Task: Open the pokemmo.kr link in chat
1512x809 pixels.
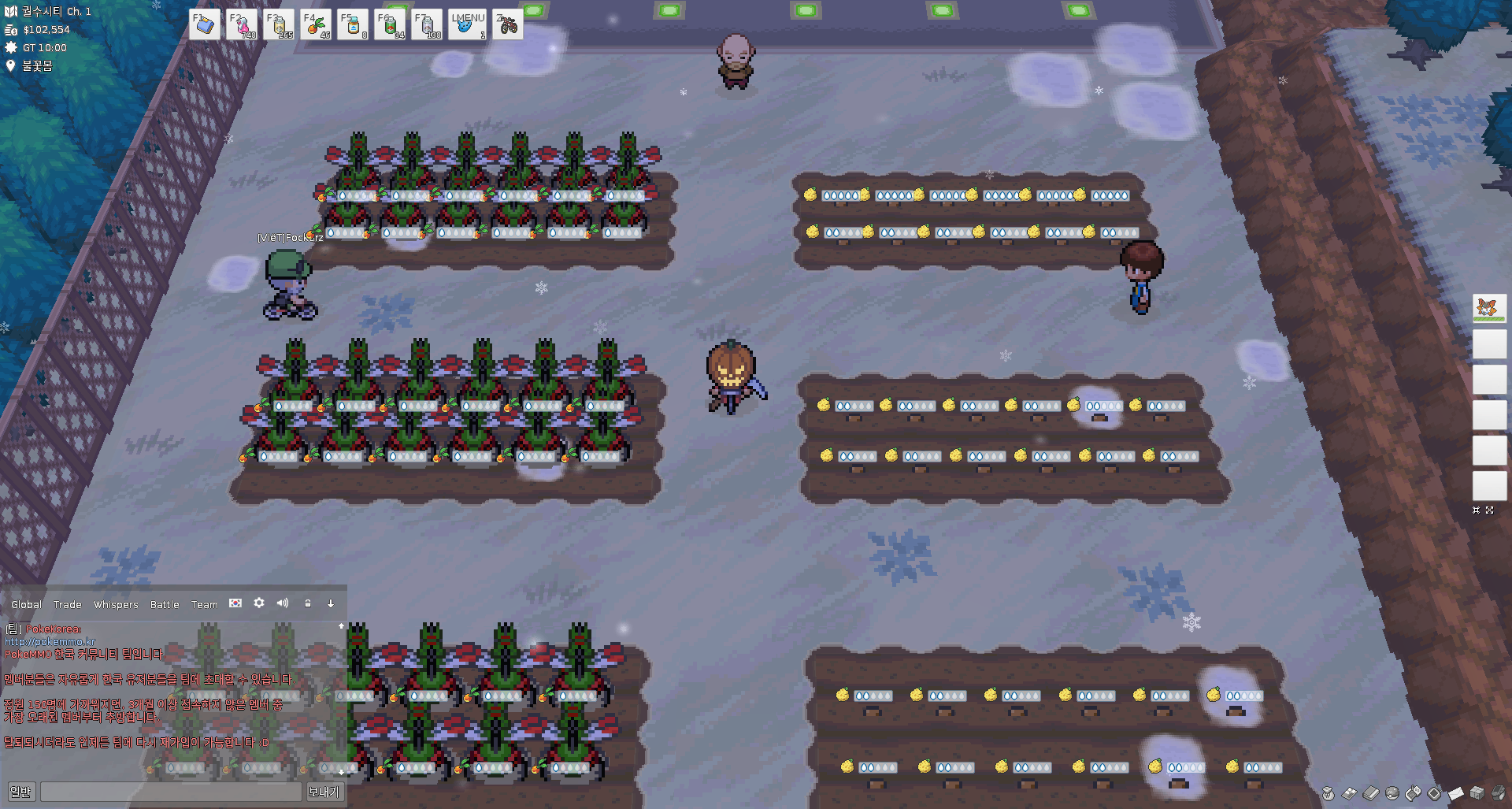Action: [x=50, y=641]
